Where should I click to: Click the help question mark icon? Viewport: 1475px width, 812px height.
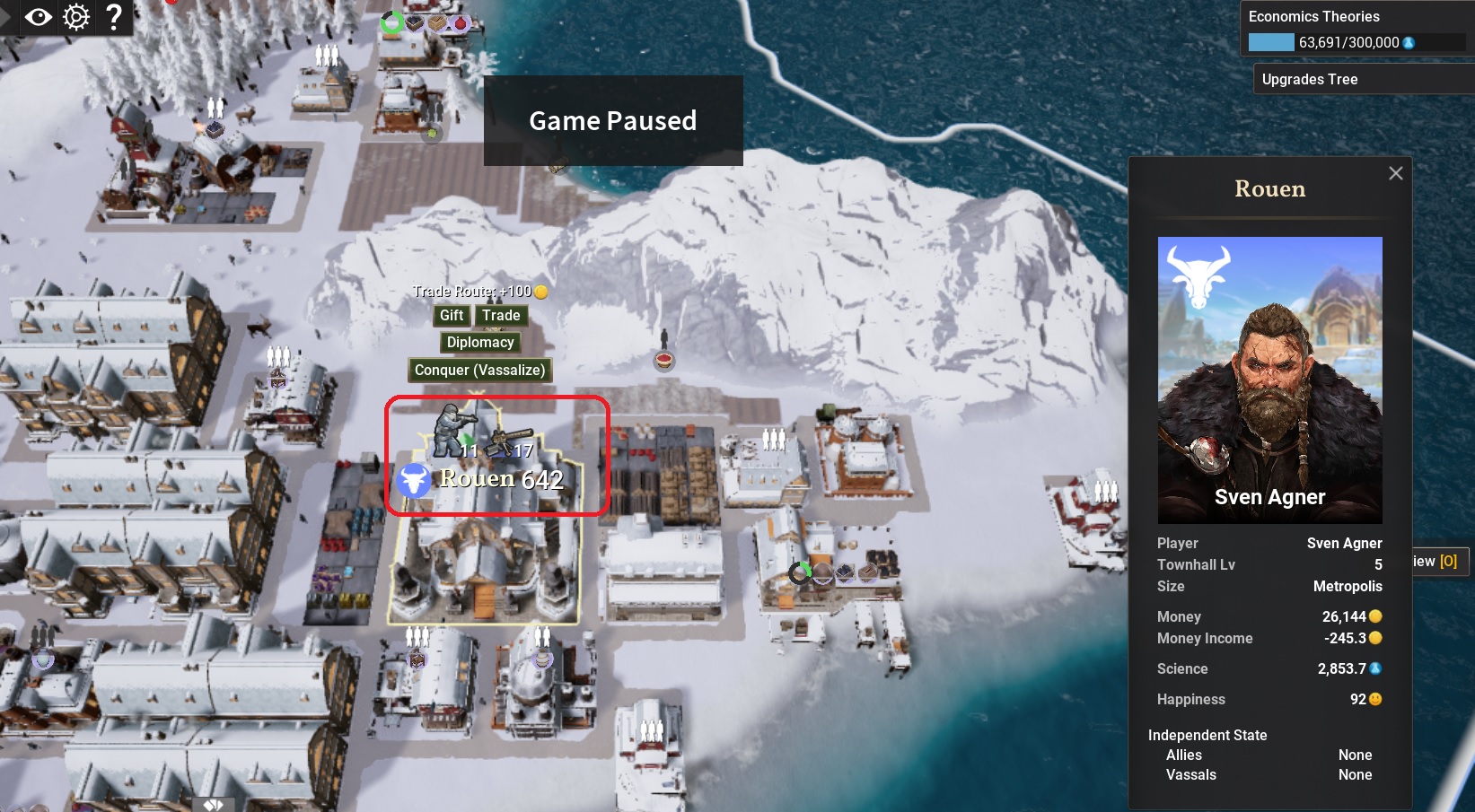click(x=113, y=16)
